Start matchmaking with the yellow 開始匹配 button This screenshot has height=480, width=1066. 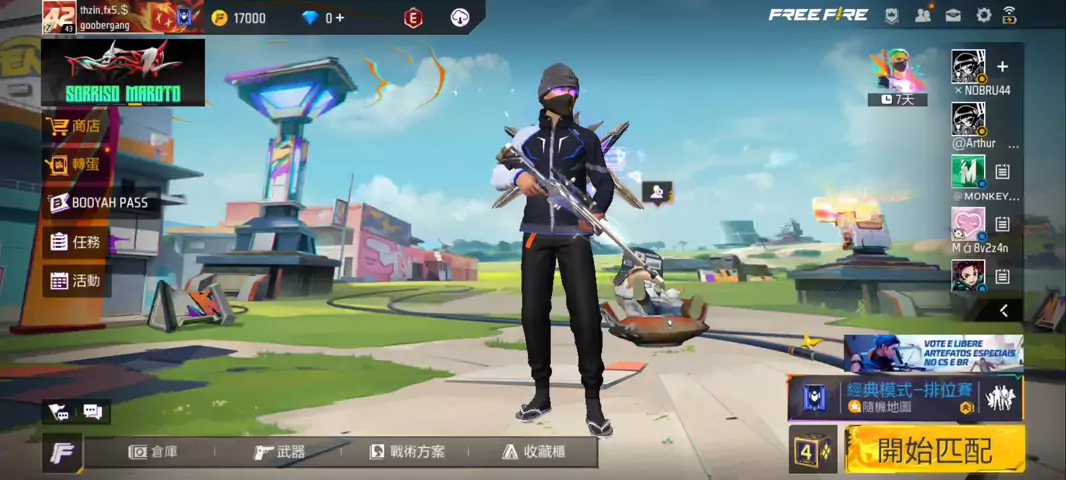(x=935, y=450)
